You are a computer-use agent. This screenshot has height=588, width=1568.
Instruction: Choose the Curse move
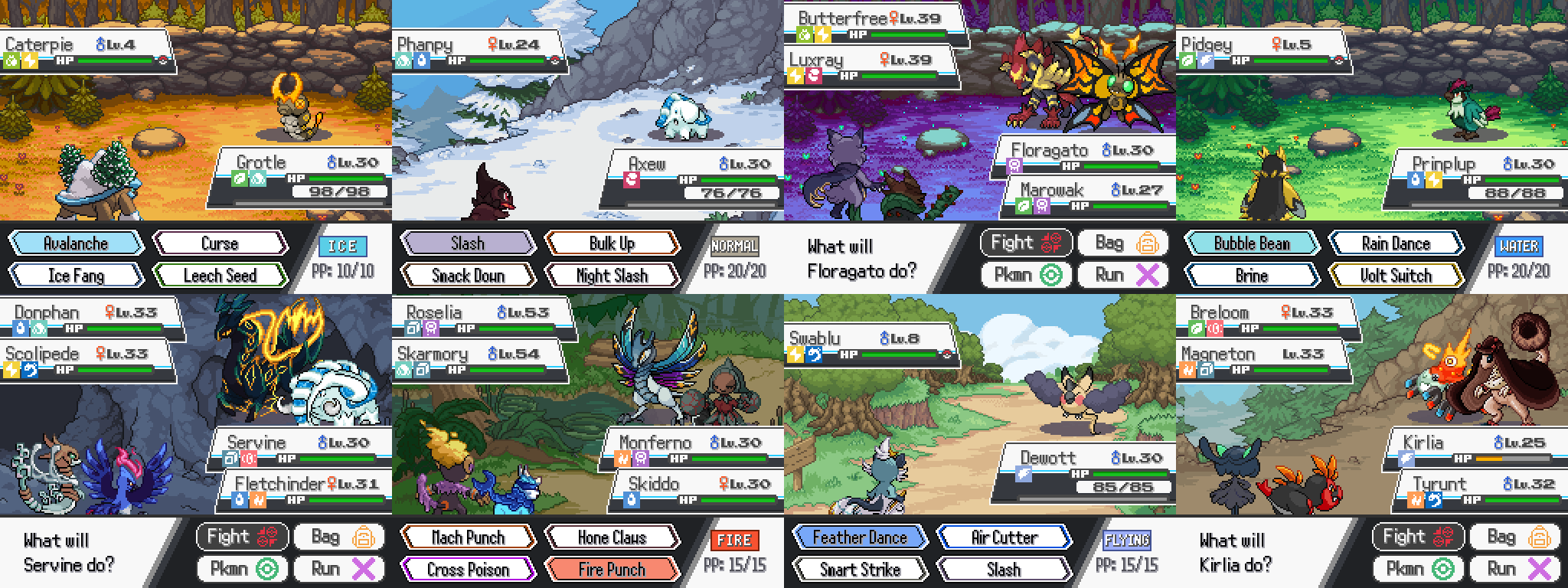[220, 243]
